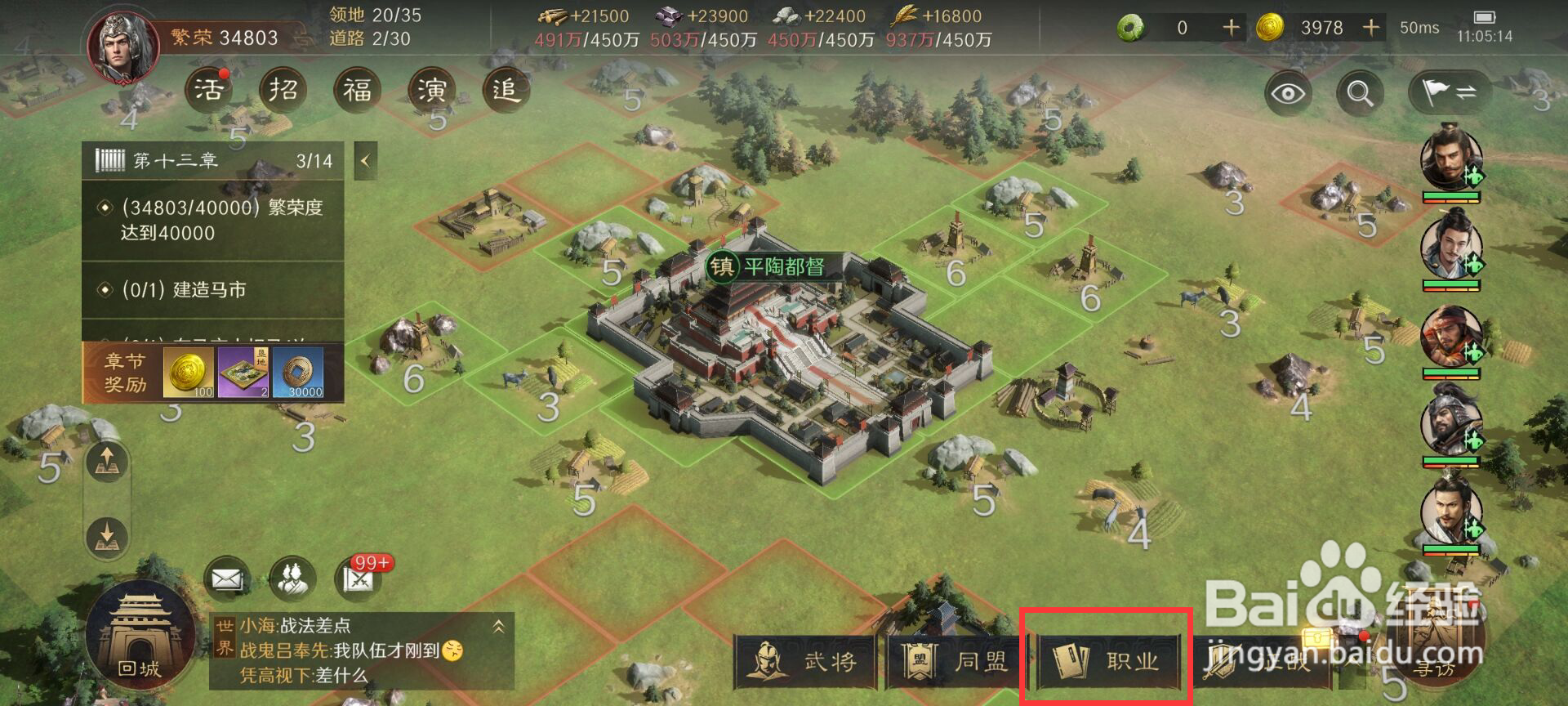Open the 追 icon
The width and height of the screenshot is (1568, 706).
[x=506, y=89]
